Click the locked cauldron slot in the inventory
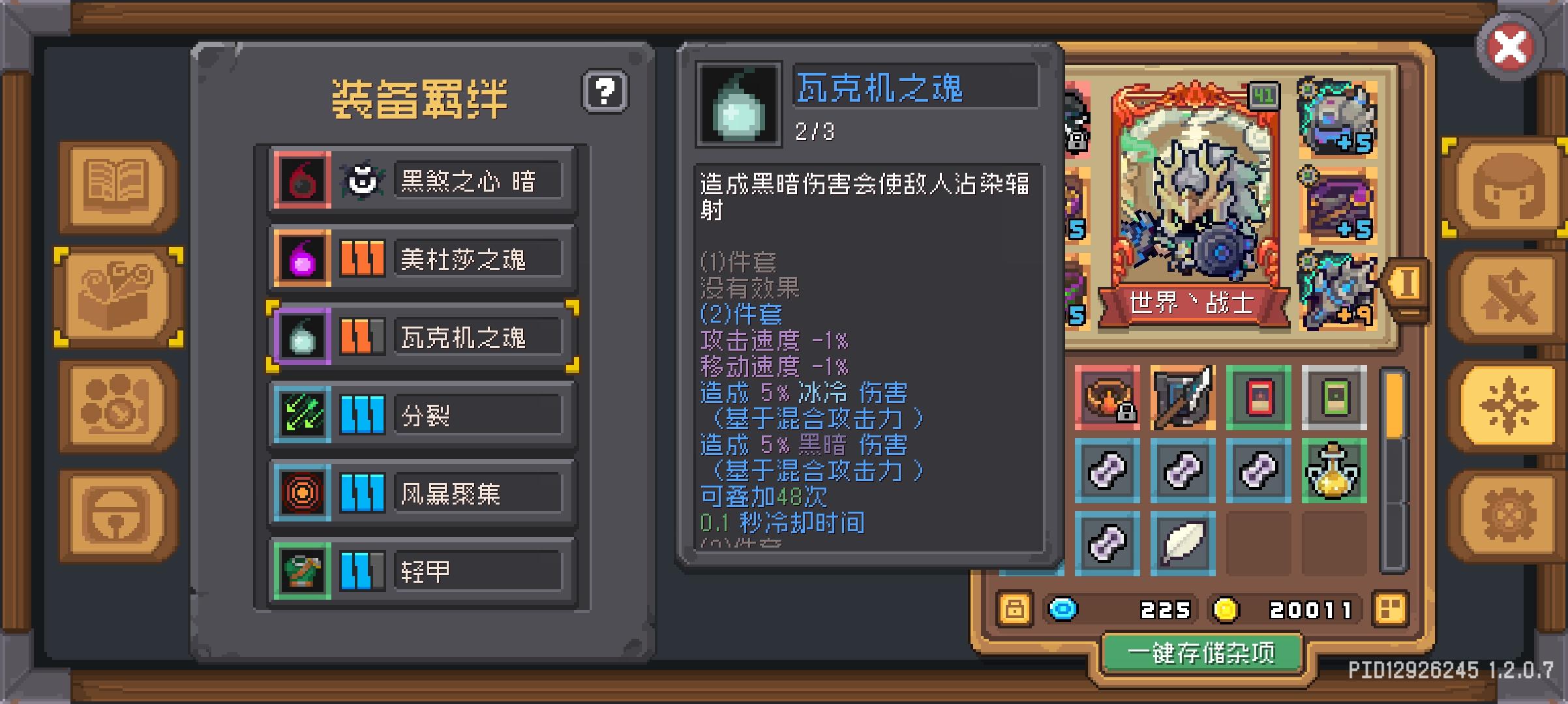This screenshot has height=704, width=1568. (x=1109, y=398)
